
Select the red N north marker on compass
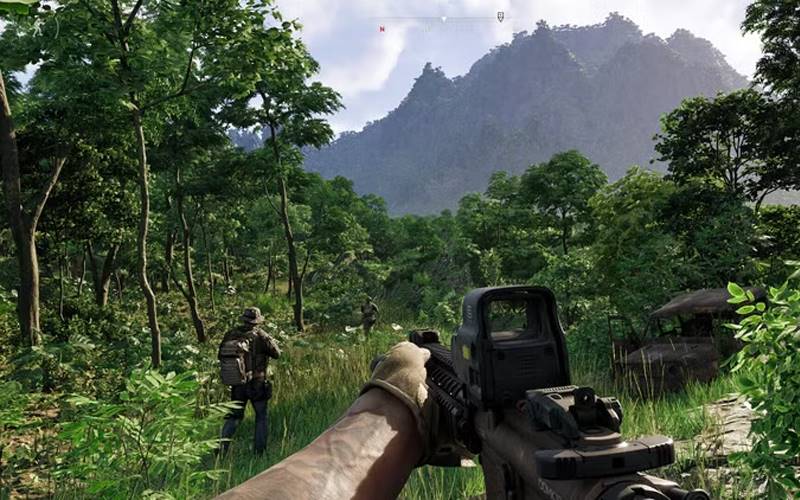coord(382,29)
